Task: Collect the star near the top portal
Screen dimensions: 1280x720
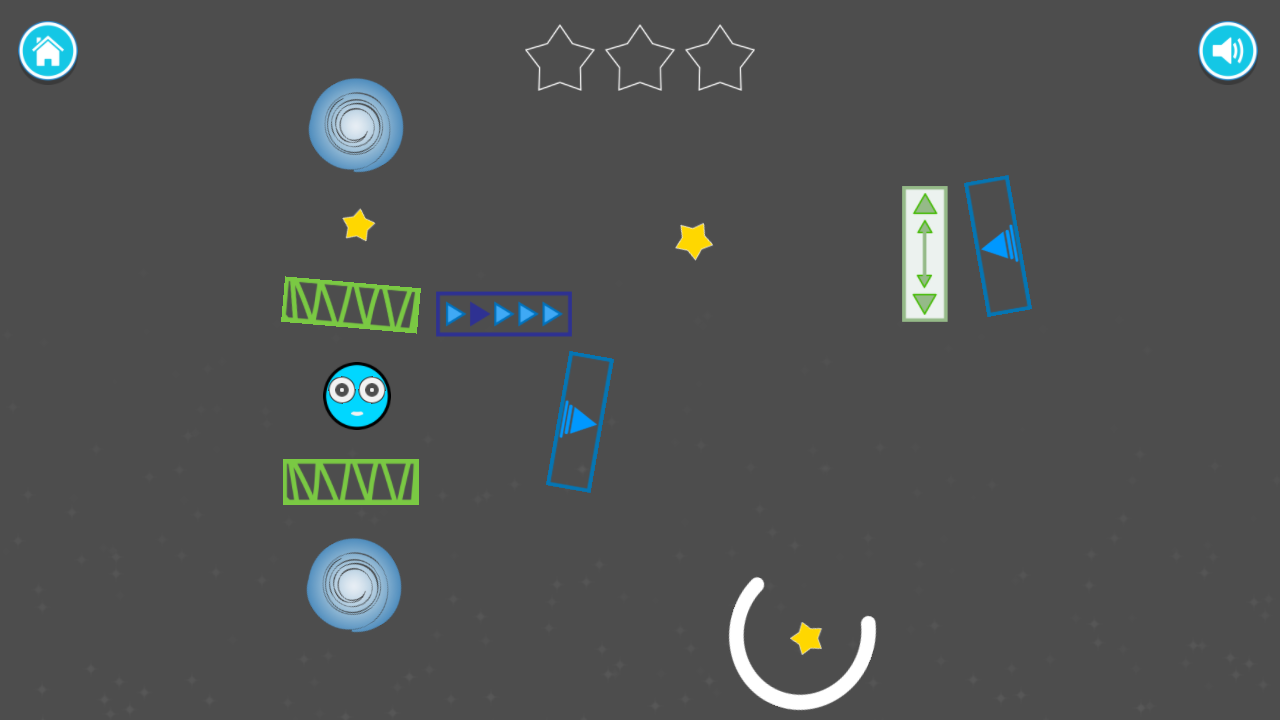Action: click(360, 225)
